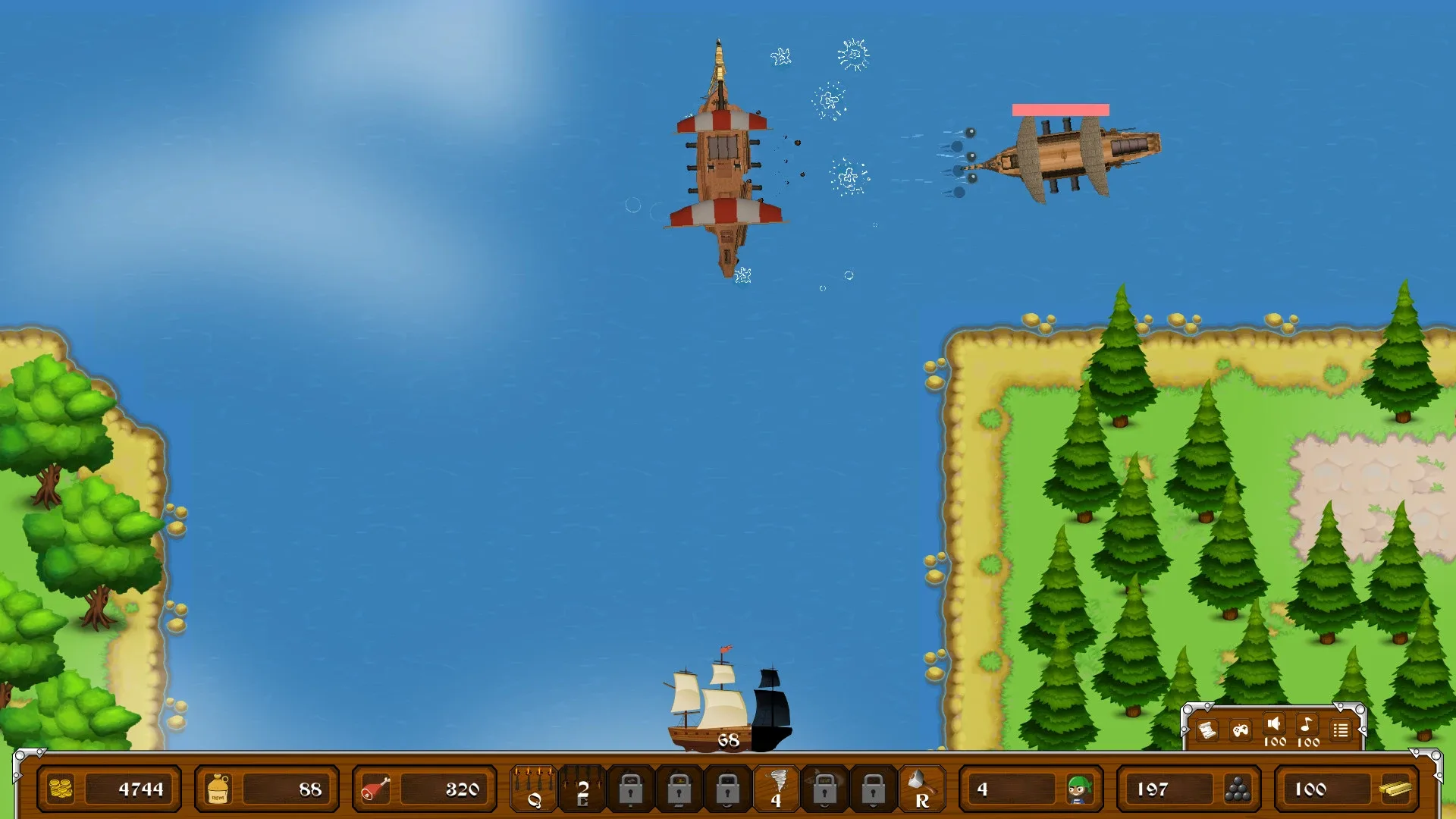Click the rum jug resource icon

click(x=217, y=789)
